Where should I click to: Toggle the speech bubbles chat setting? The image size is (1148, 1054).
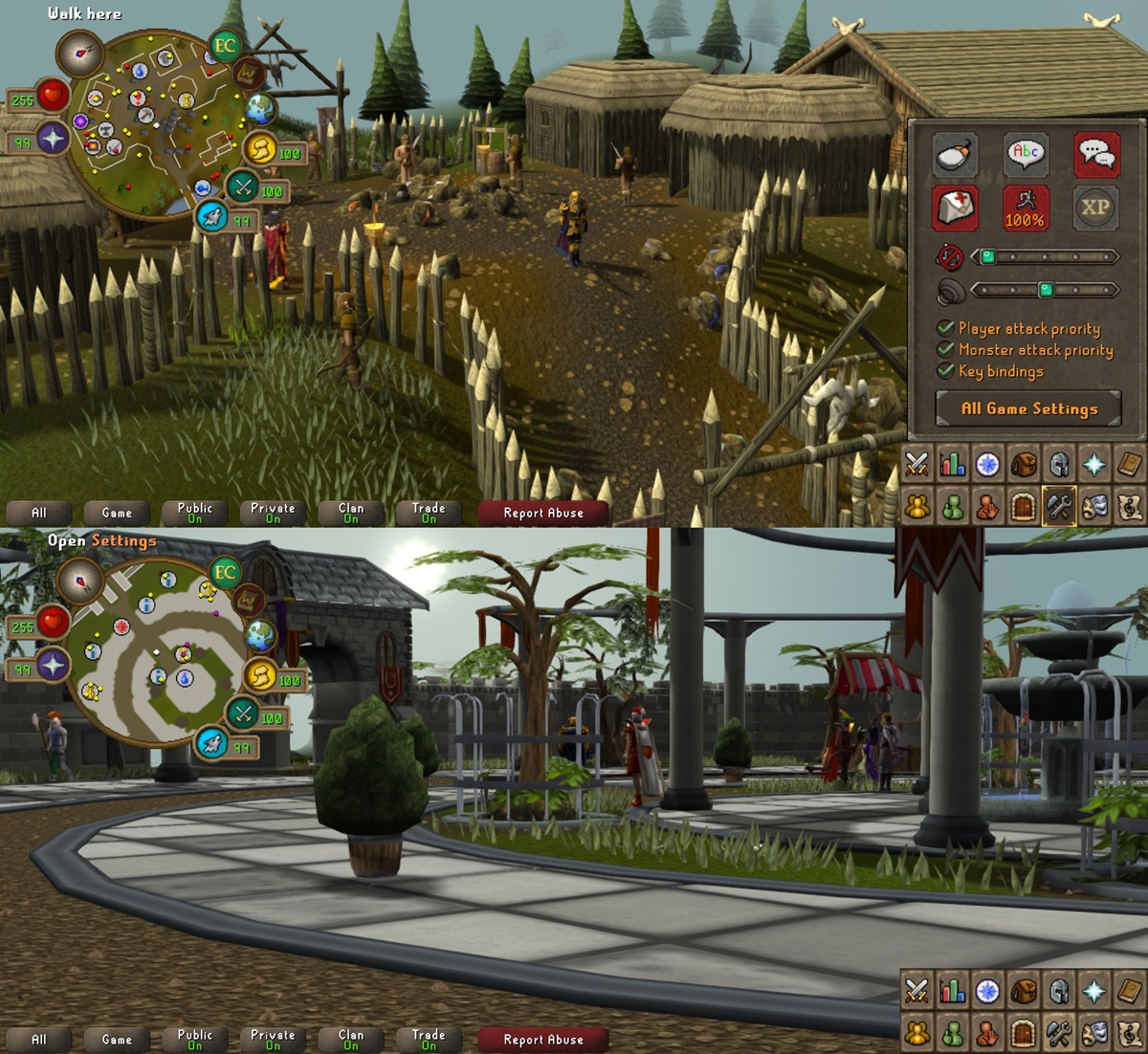(x=1096, y=155)
